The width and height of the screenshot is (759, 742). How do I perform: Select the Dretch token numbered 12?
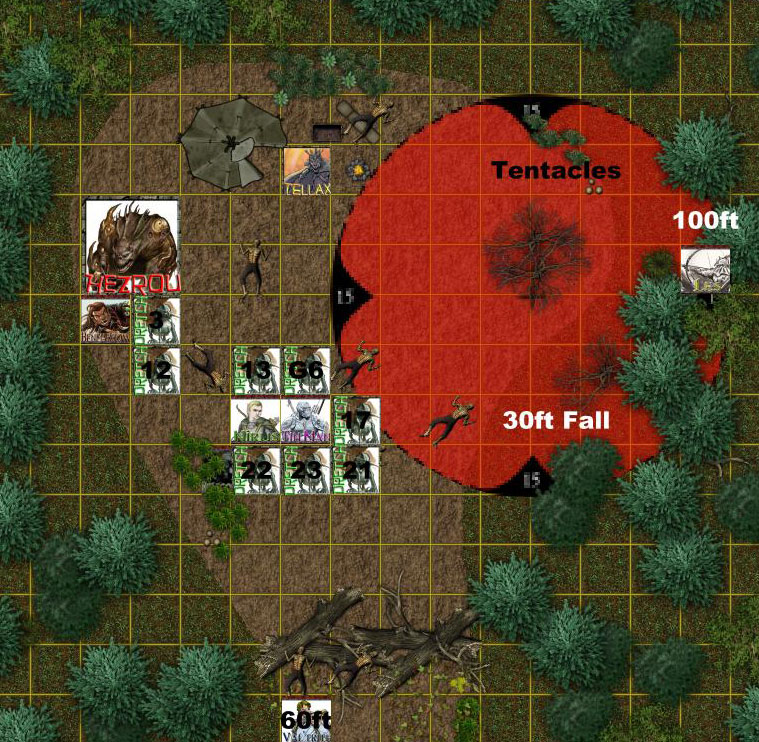point(157,370)
